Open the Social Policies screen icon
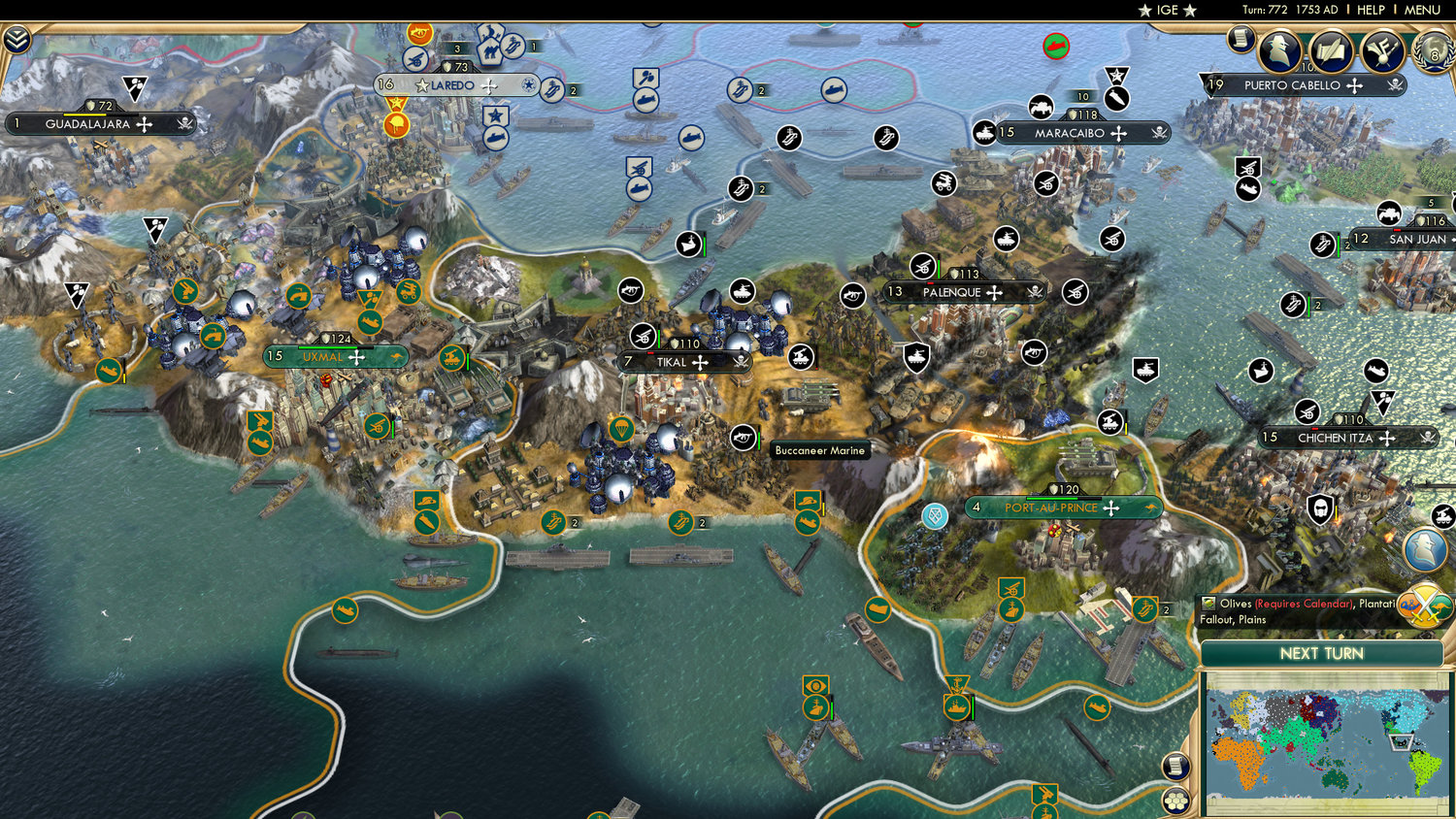Screen dimensions: 1456x819 (1382, 50)
